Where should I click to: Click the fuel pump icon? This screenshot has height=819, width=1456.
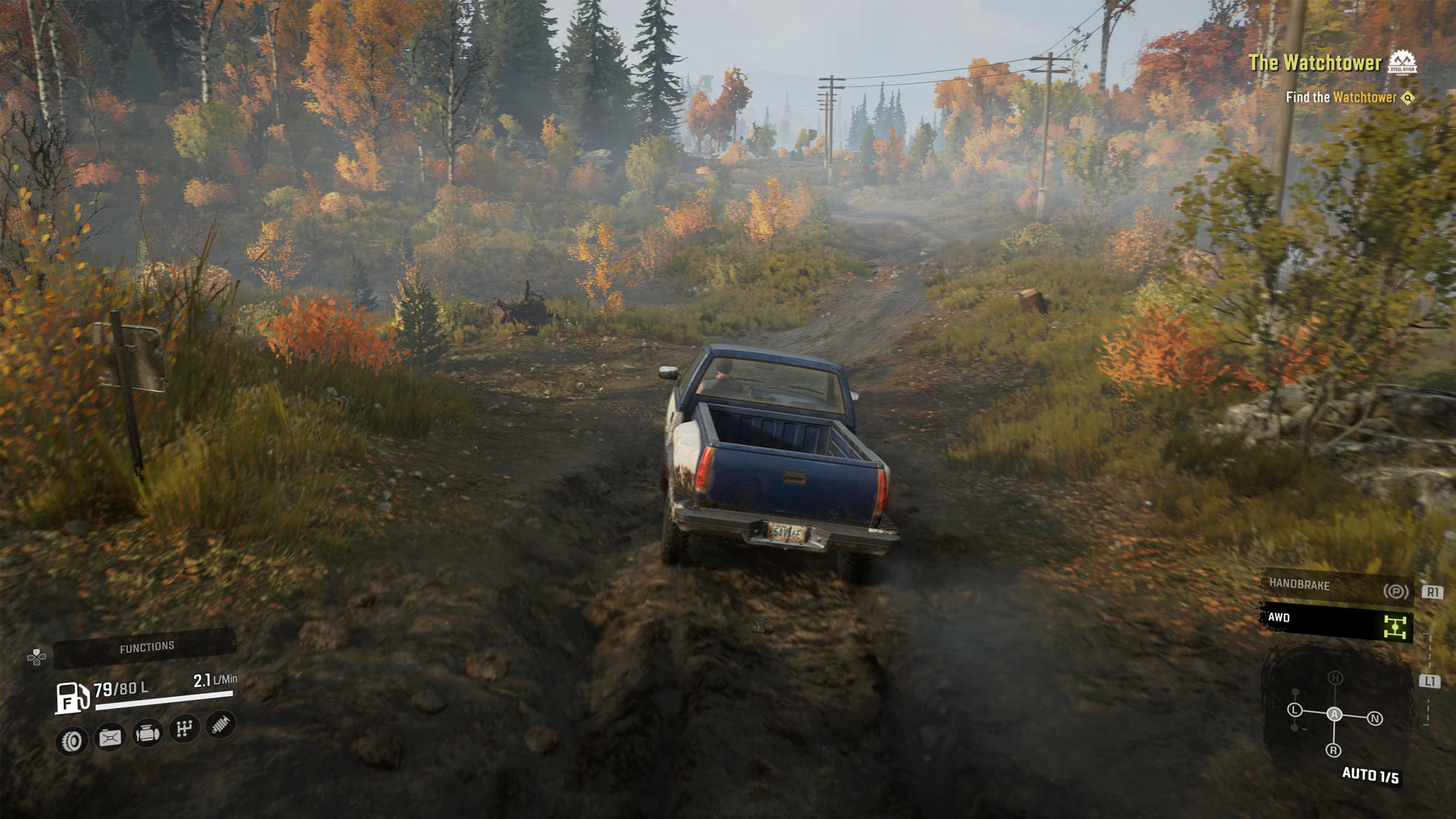pyautogui.click(x=72, y=697)
